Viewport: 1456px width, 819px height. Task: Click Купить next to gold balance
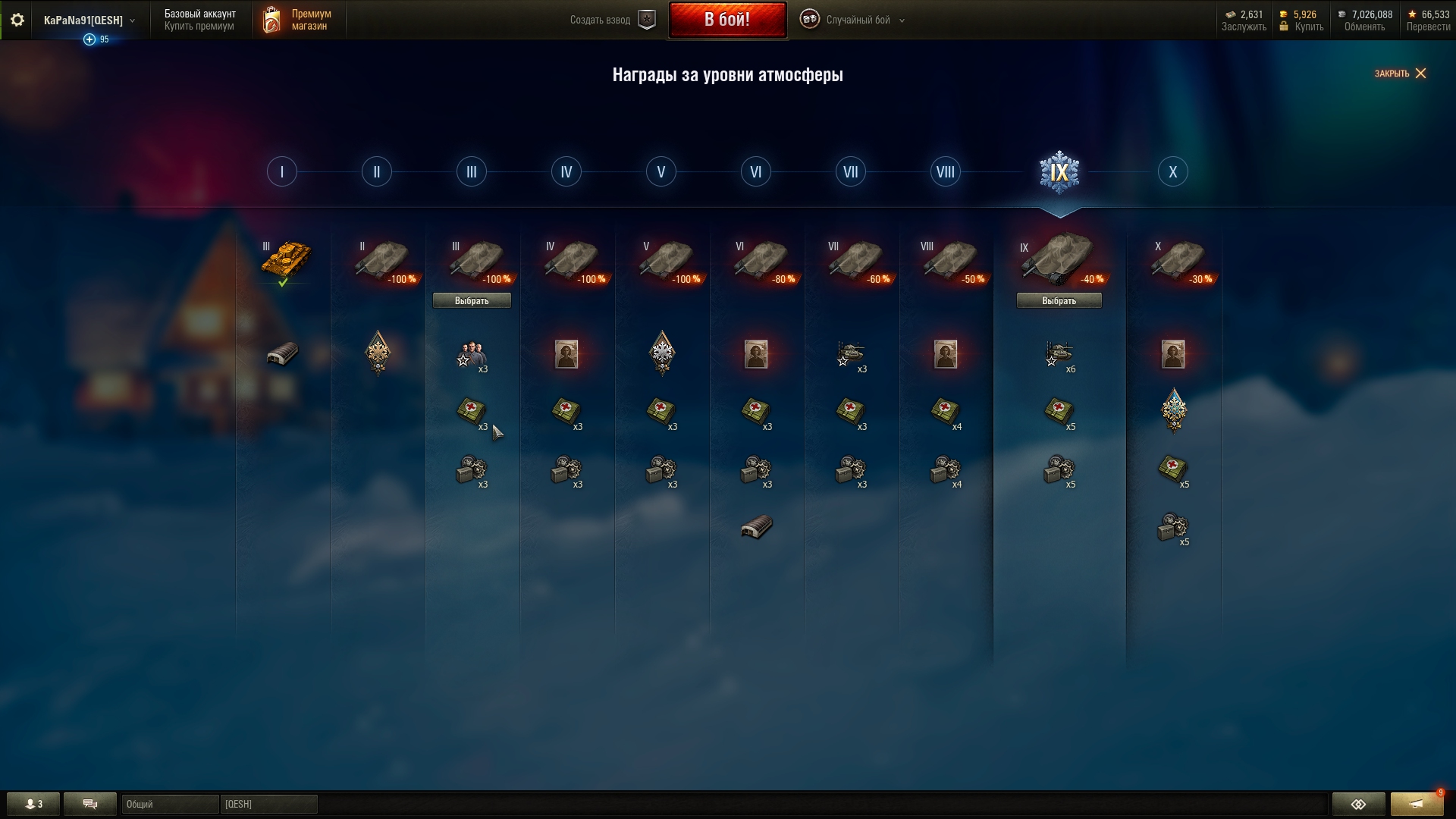[1309, 27]
